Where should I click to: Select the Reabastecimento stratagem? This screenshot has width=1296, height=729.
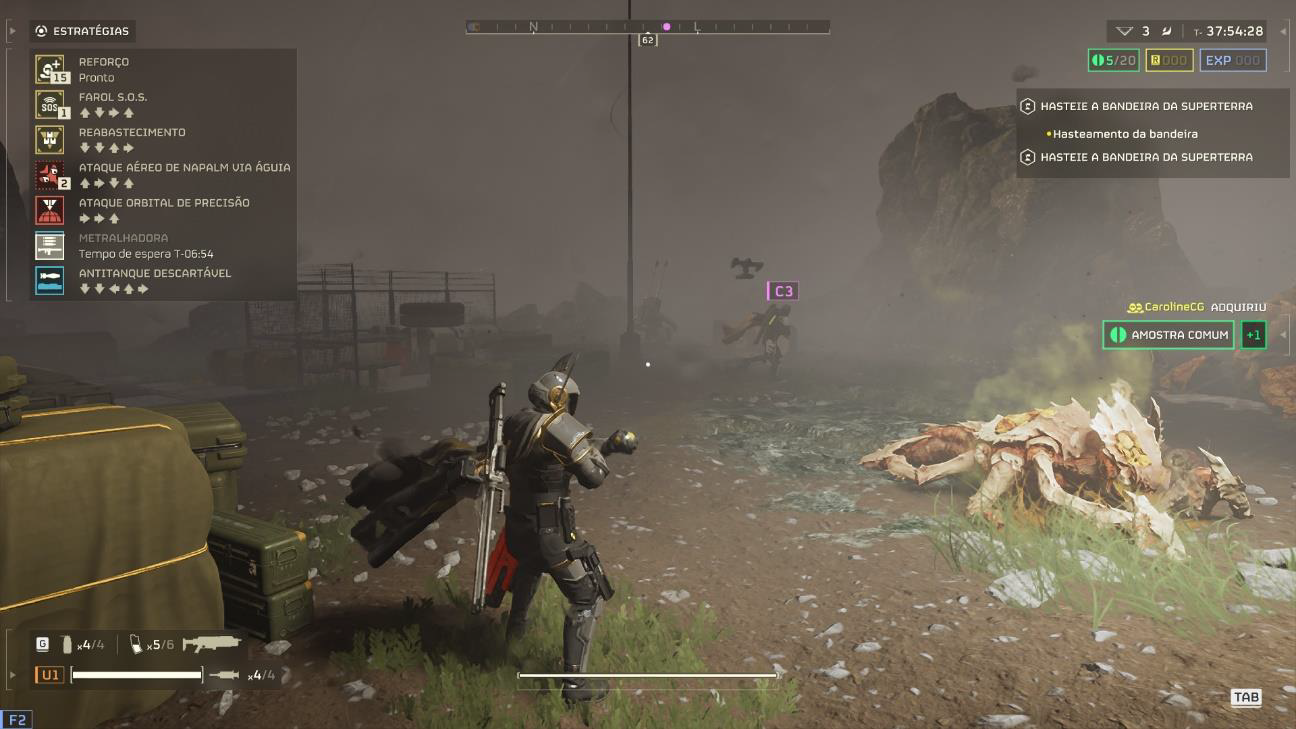pos(50,139)
